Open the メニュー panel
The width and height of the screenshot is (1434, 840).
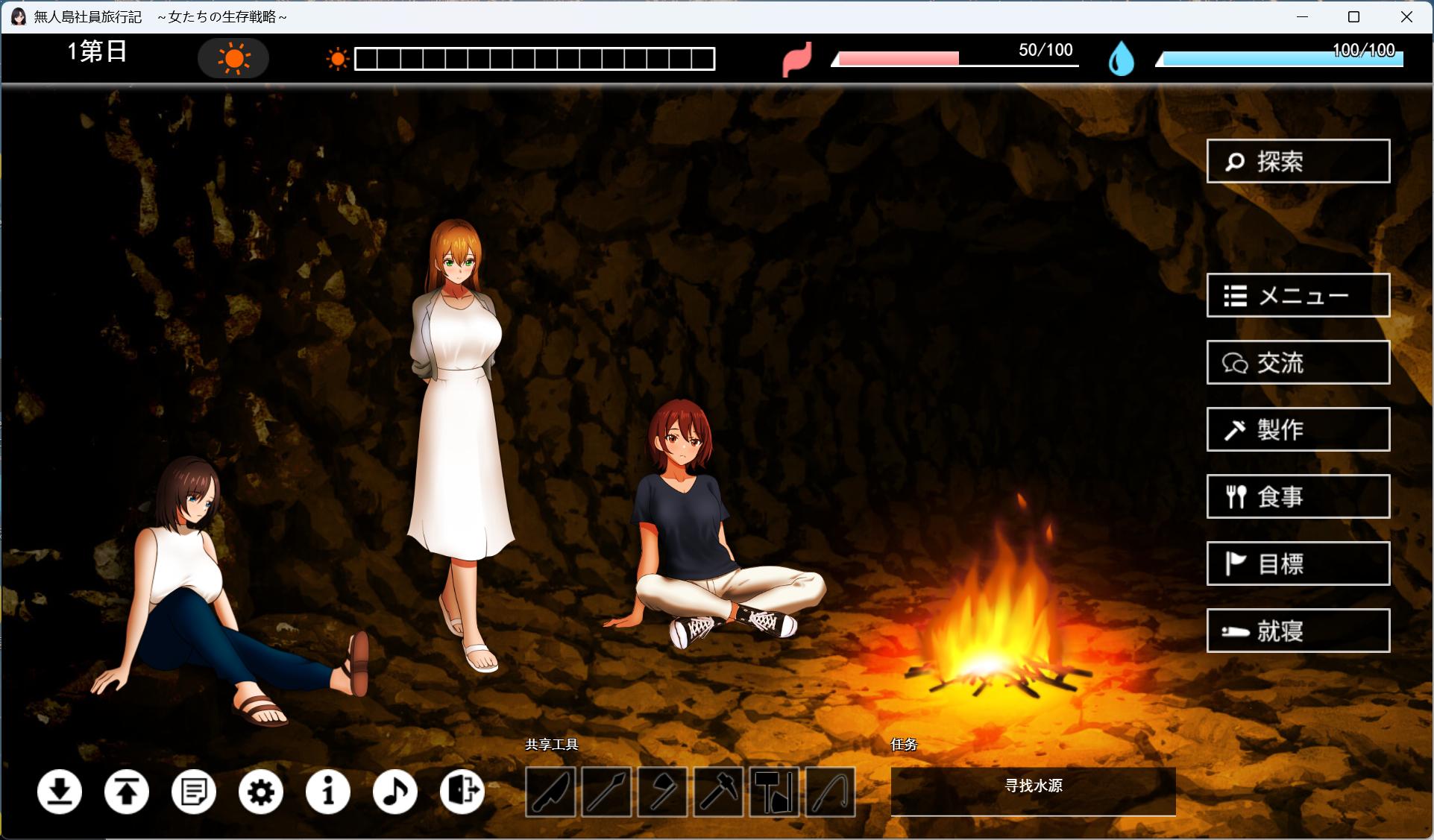pos(1298,295)
